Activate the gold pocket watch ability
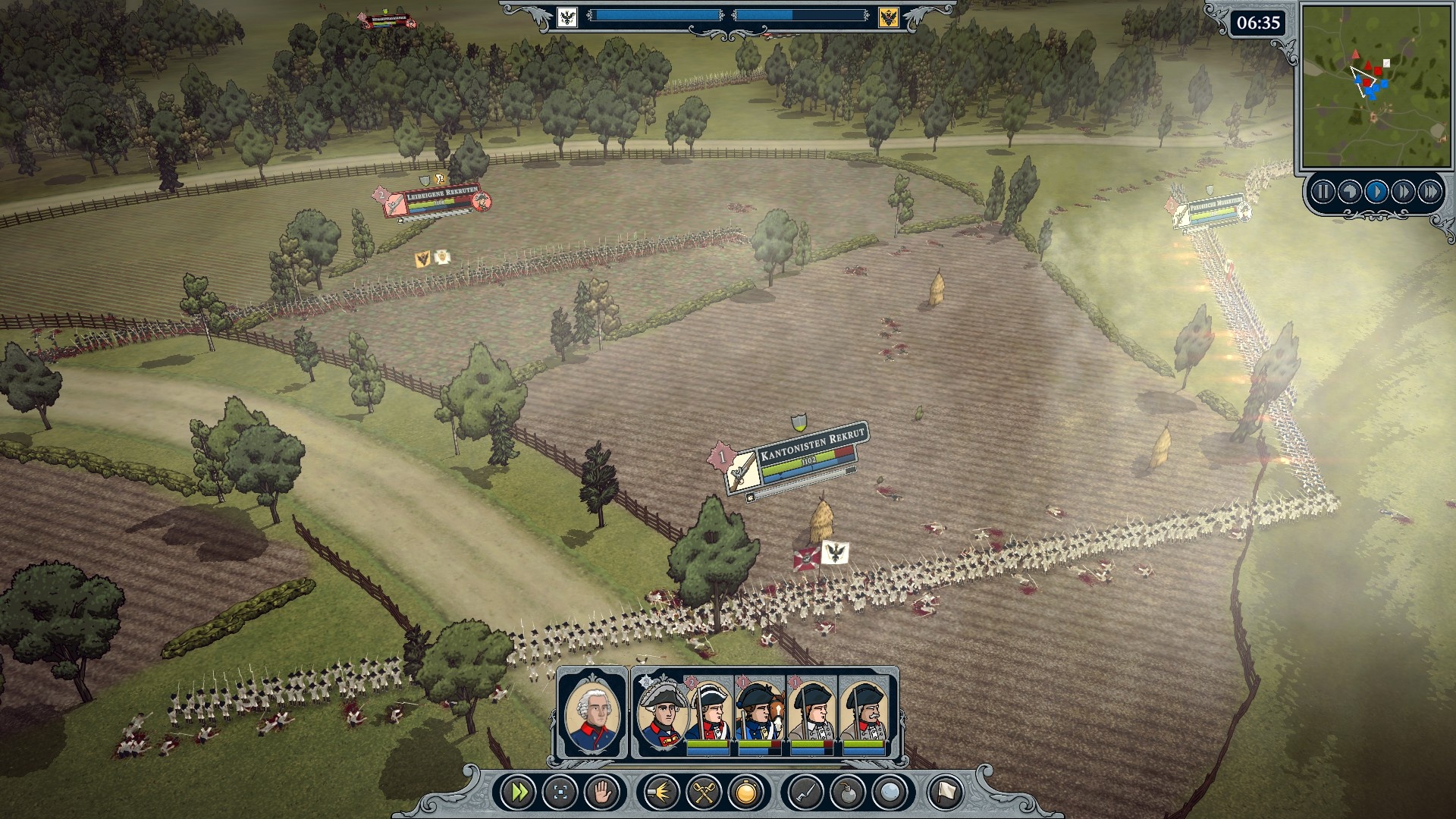 click(745, 793)
